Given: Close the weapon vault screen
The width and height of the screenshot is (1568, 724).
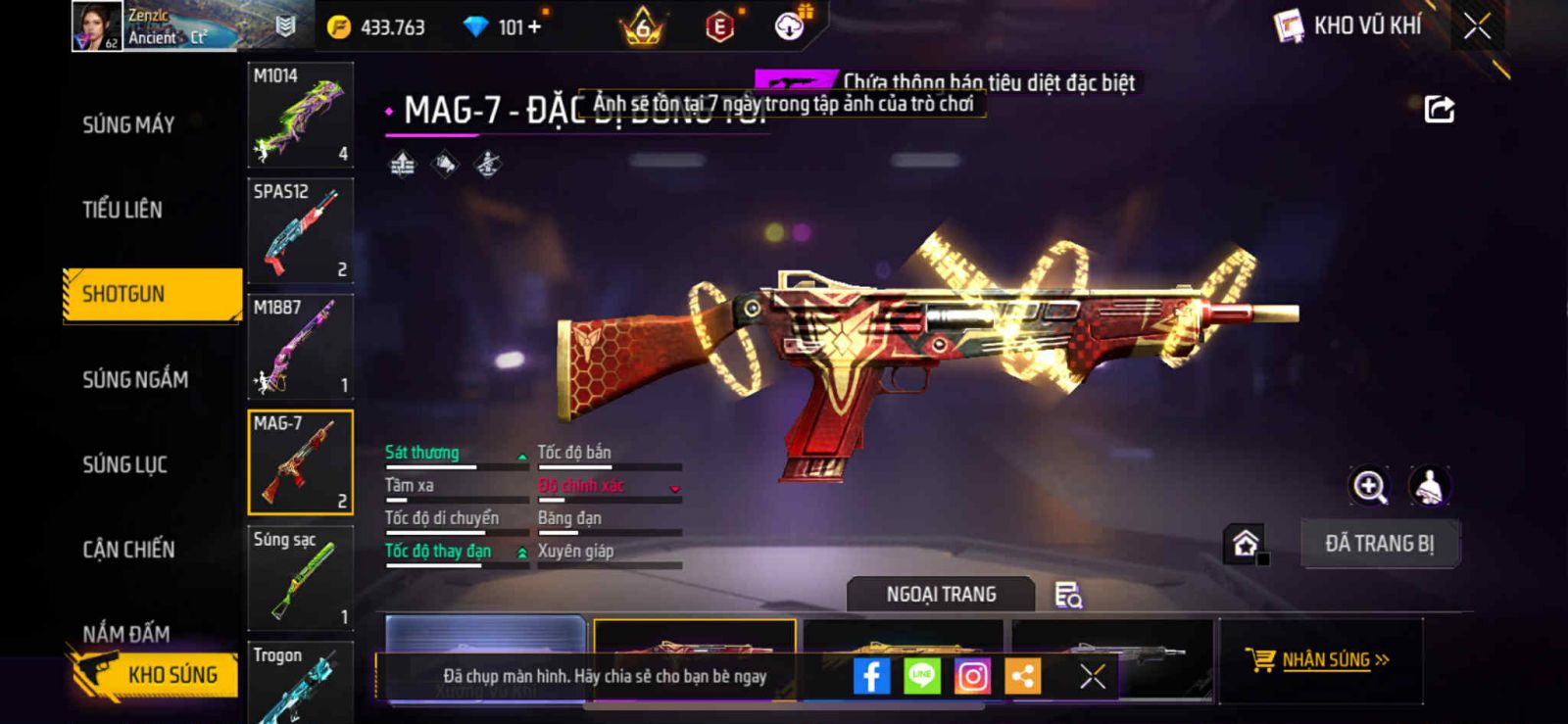Looking at the screenshot, I should click(x=1477, y=26).
